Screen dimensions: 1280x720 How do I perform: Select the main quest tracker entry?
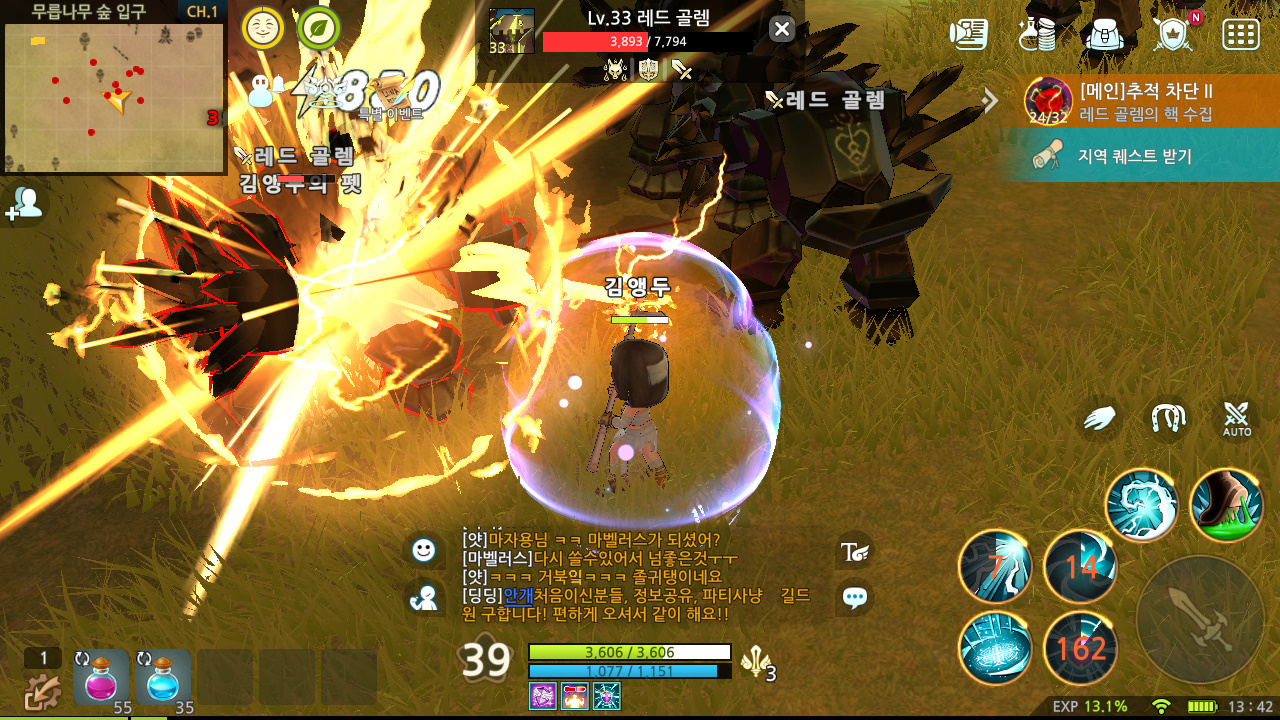pyautogui.click(x=1140, y=100)
